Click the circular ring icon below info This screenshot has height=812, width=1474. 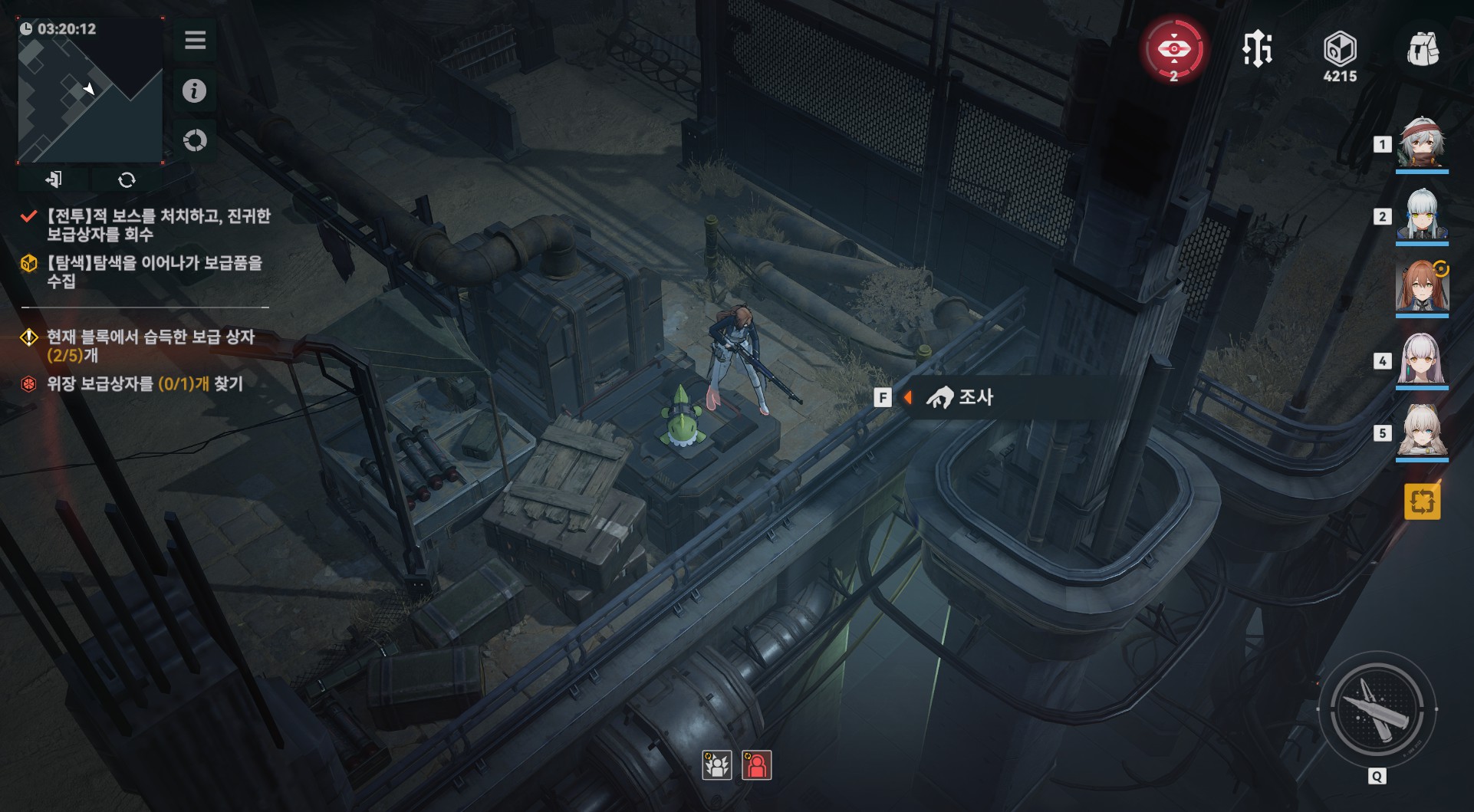[195, 140]
